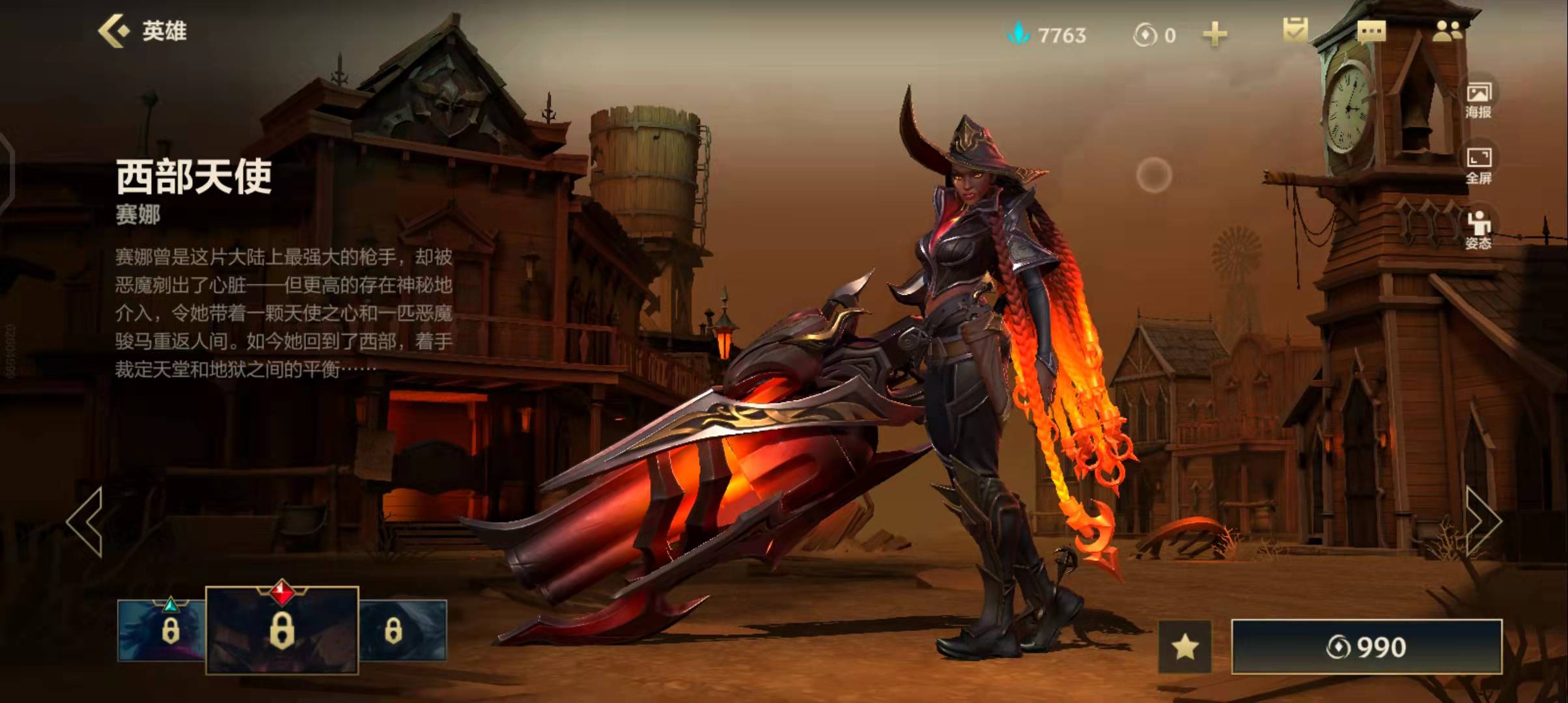
Task: Open the 姿态 pose option
Action: [x=1478, y=230]
